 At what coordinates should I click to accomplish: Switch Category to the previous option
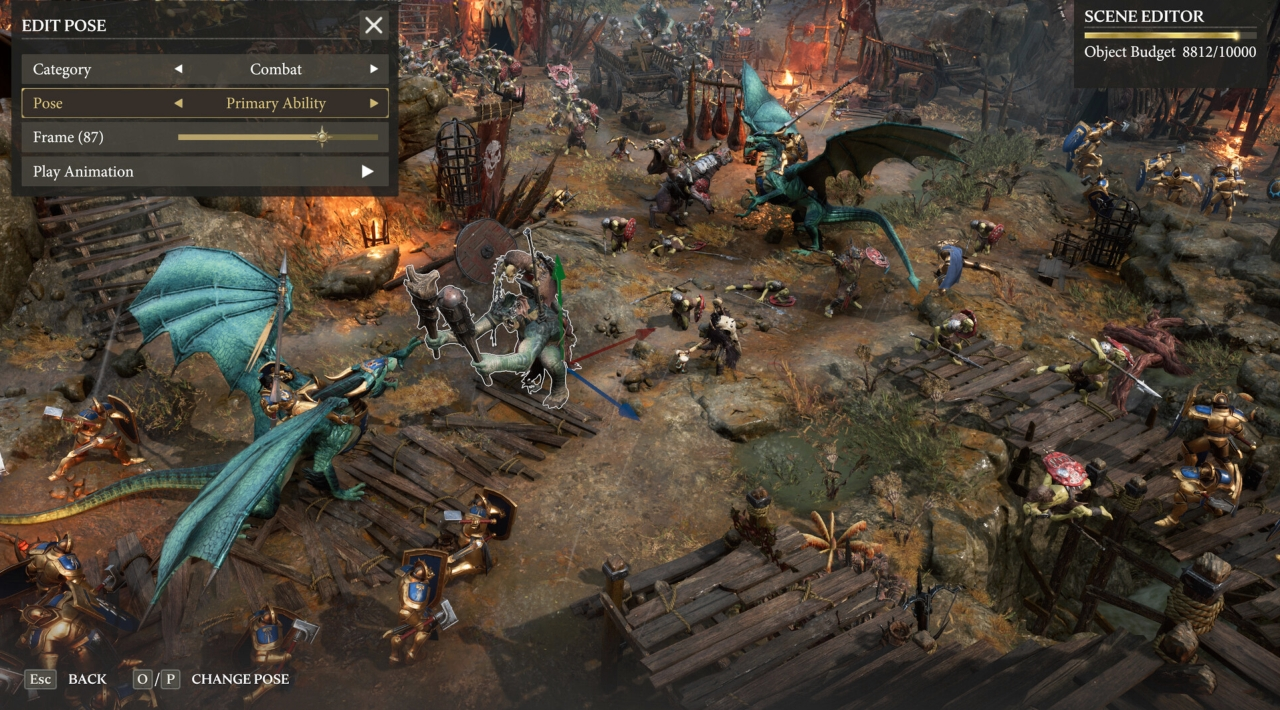[179, 69]
